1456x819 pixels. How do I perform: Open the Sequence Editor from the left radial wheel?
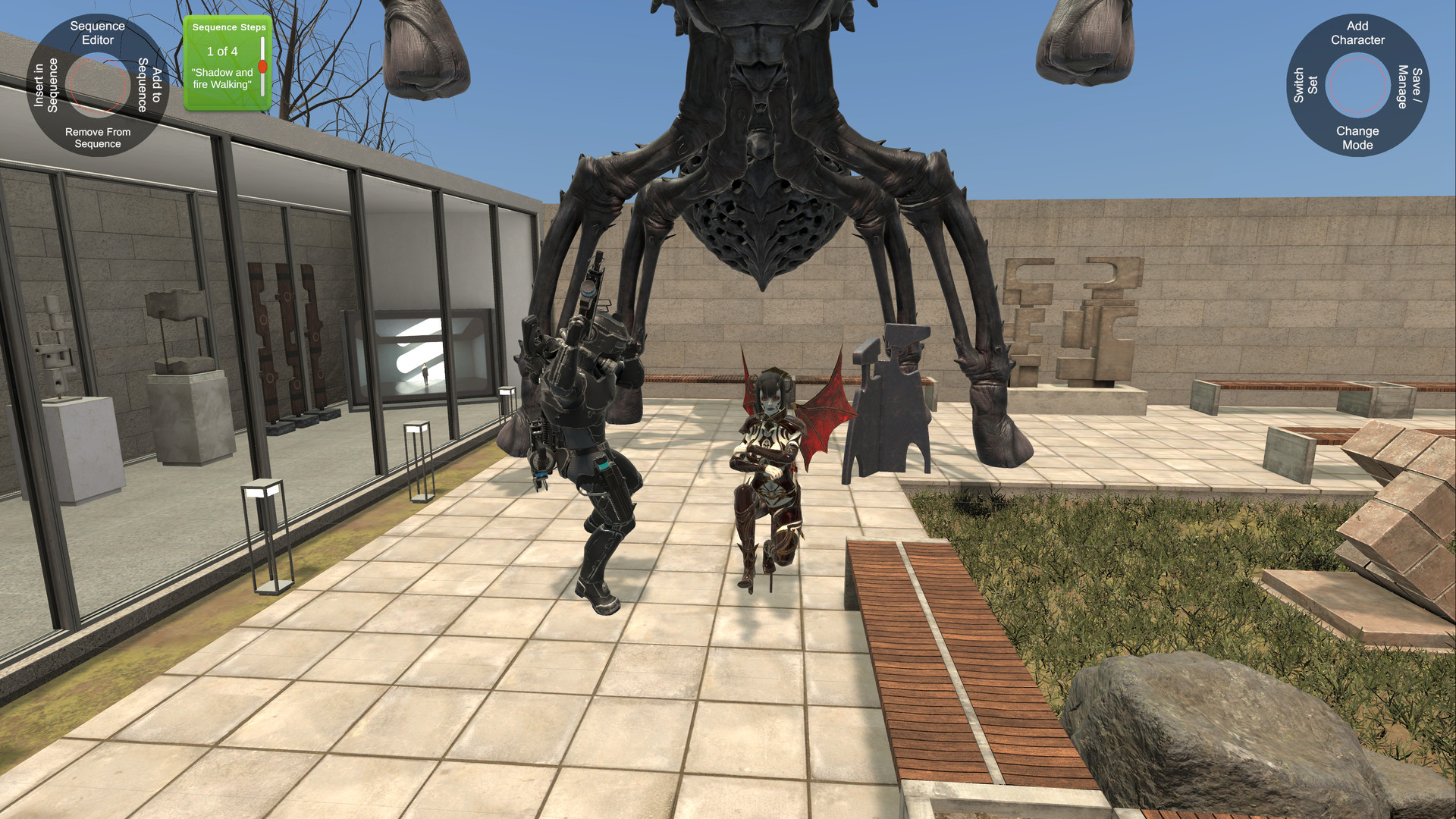point(96,33)
